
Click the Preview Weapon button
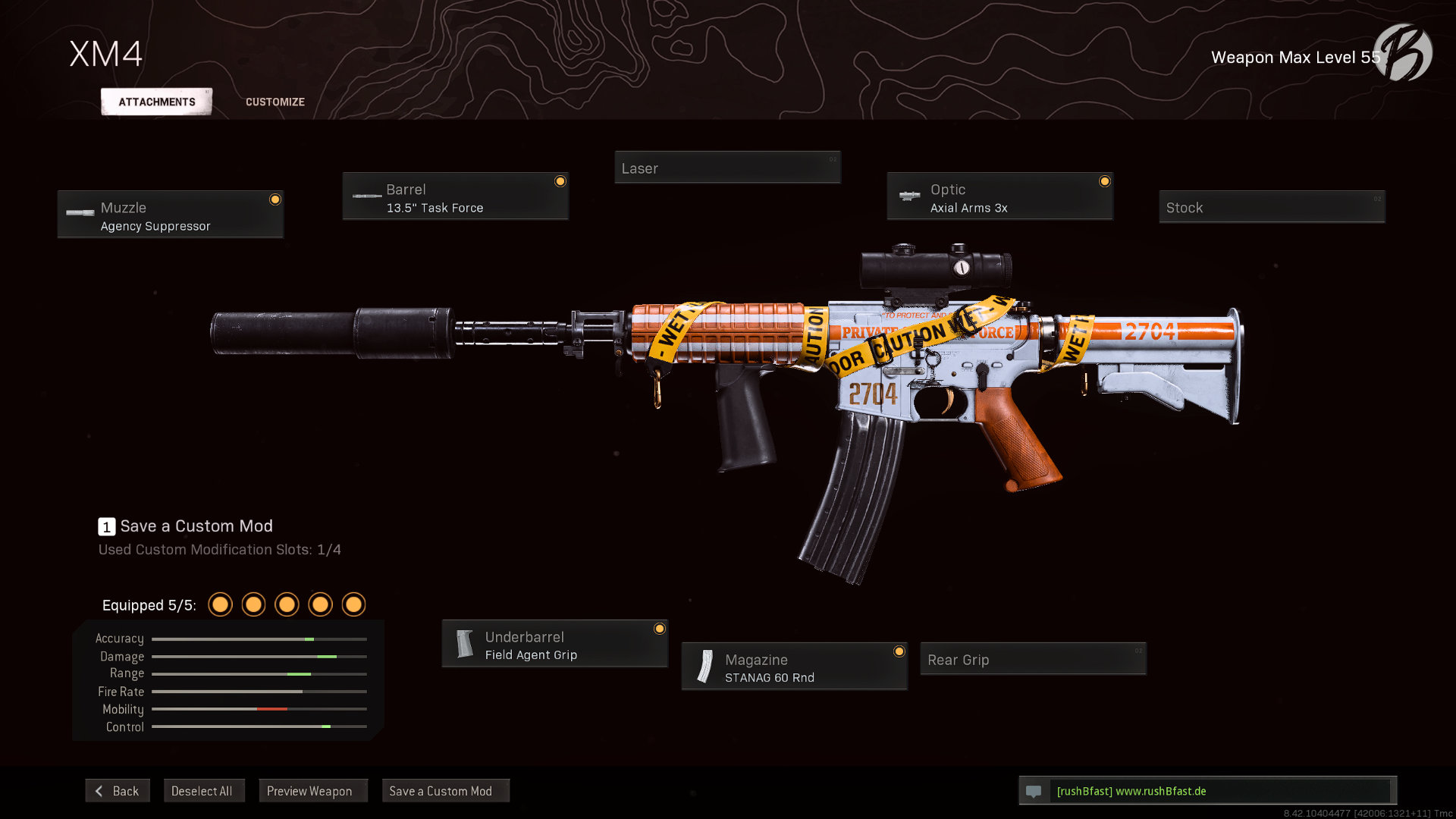click(312, 790)
